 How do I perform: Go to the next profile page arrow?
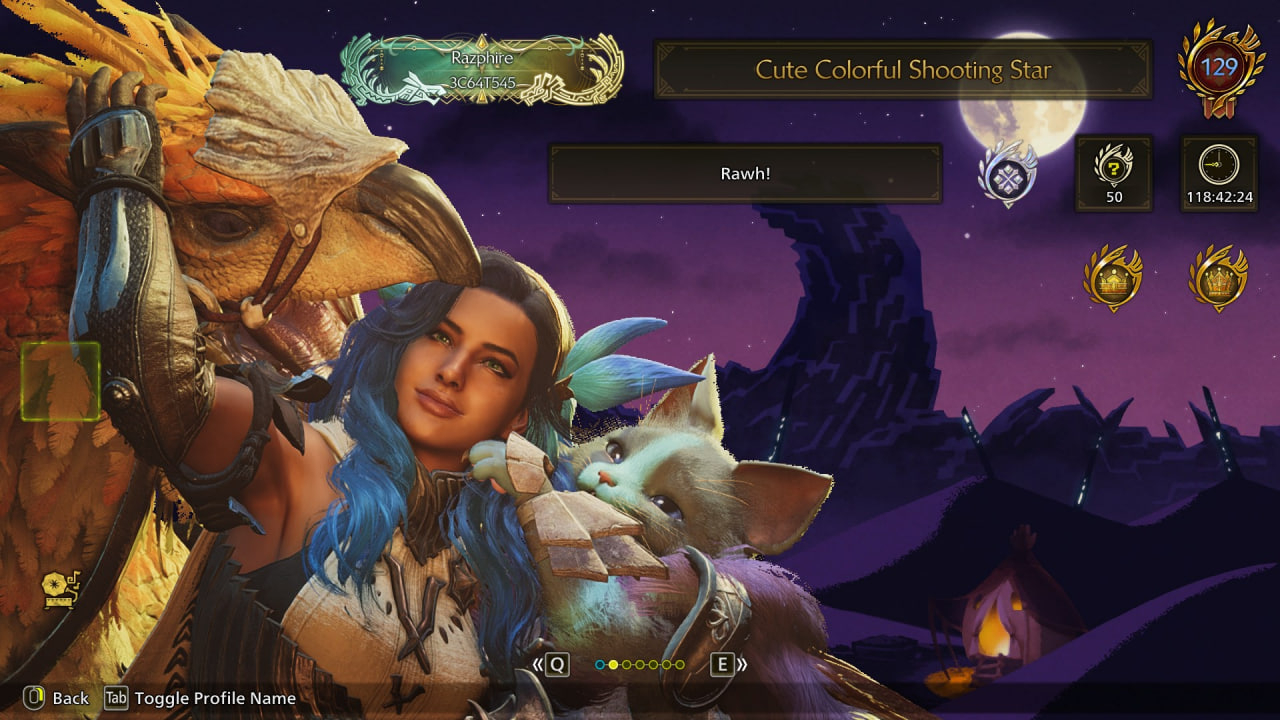tap(729, 664)
